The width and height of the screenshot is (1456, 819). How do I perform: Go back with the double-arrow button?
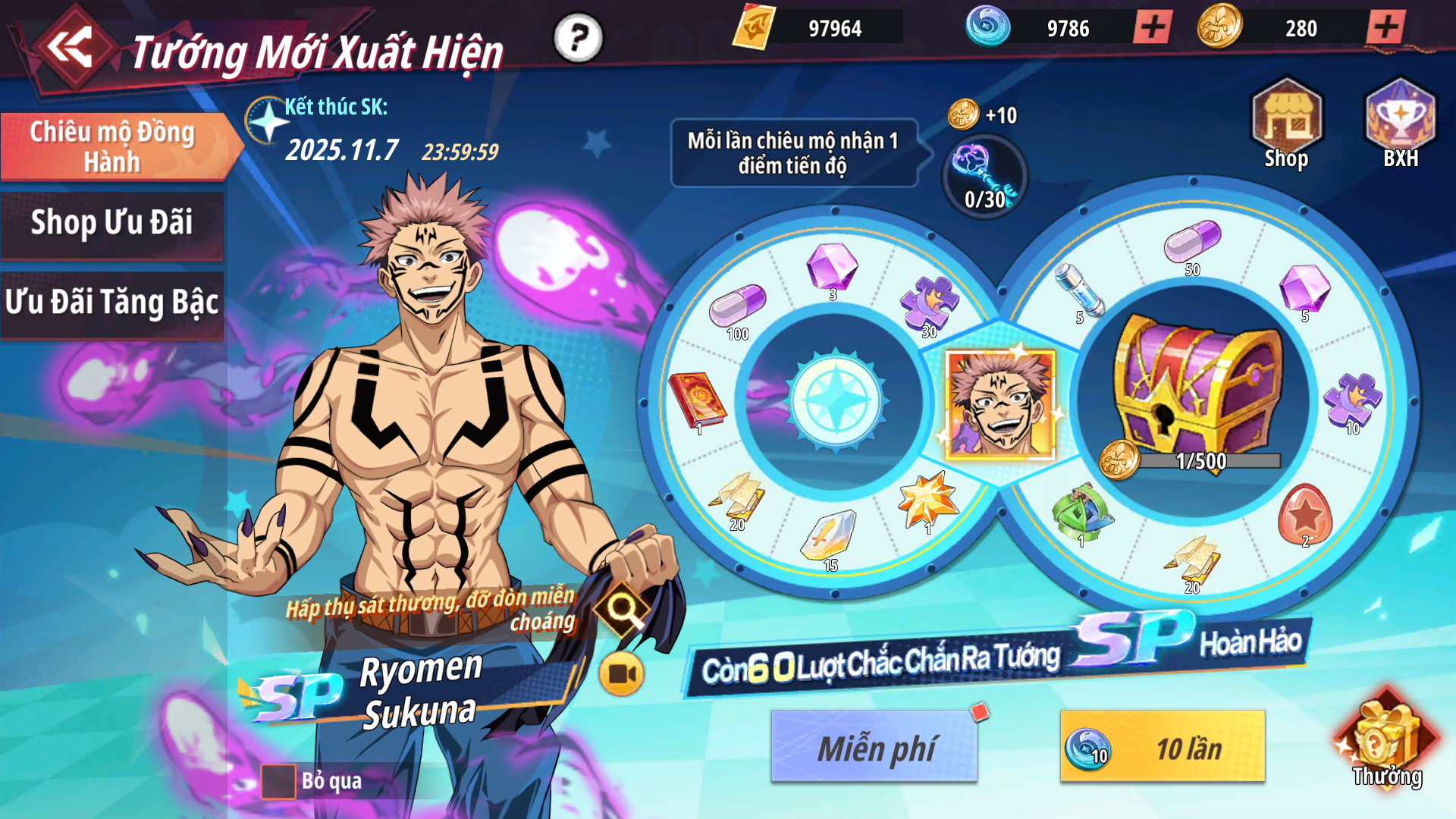tap(70, 47)
